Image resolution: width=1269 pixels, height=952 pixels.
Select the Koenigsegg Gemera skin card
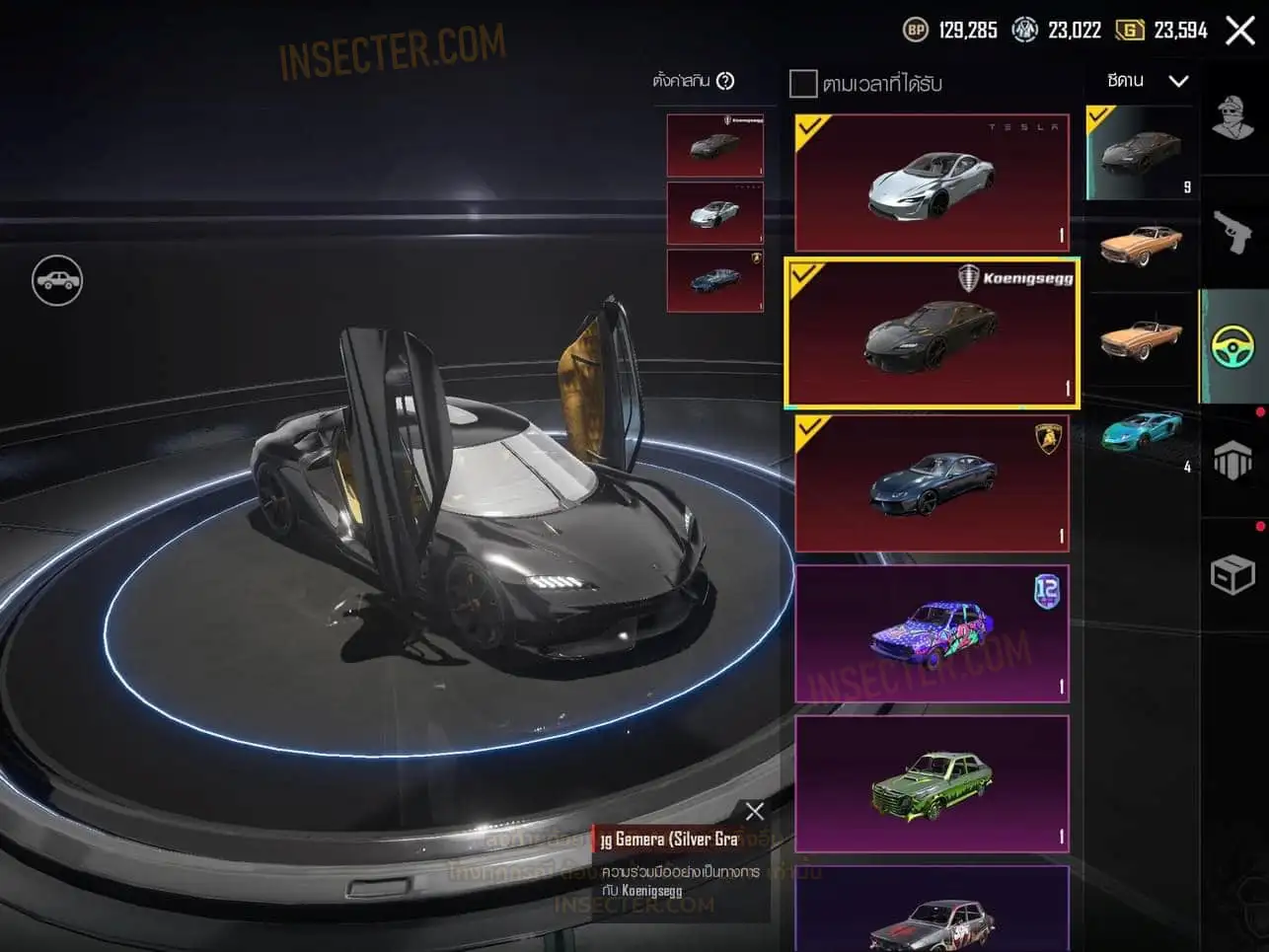(931, 332)
